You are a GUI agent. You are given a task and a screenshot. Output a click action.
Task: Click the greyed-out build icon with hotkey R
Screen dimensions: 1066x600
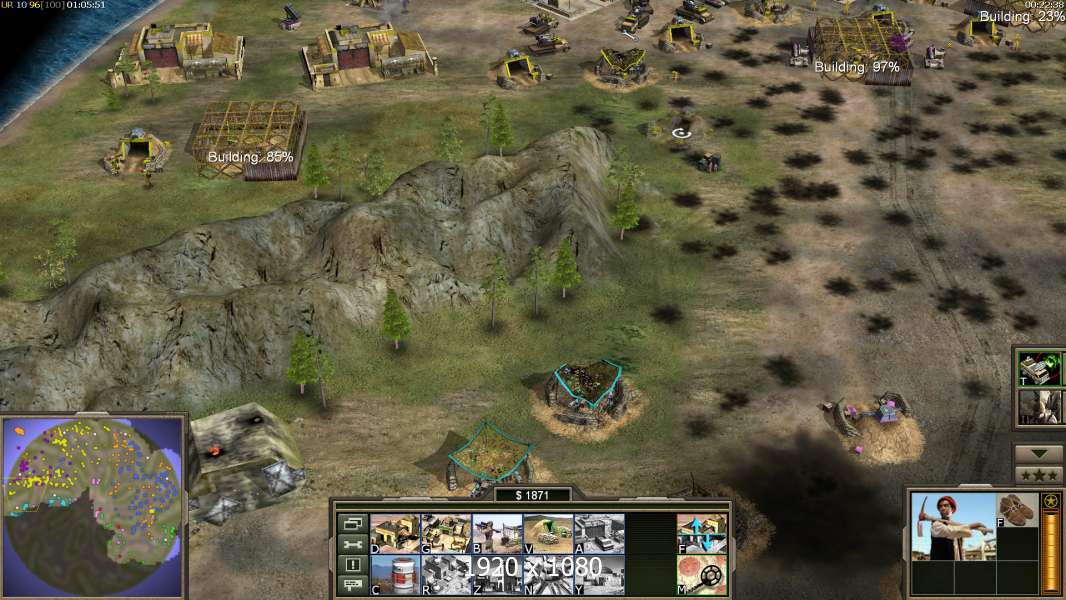click(x=446, y=575)
